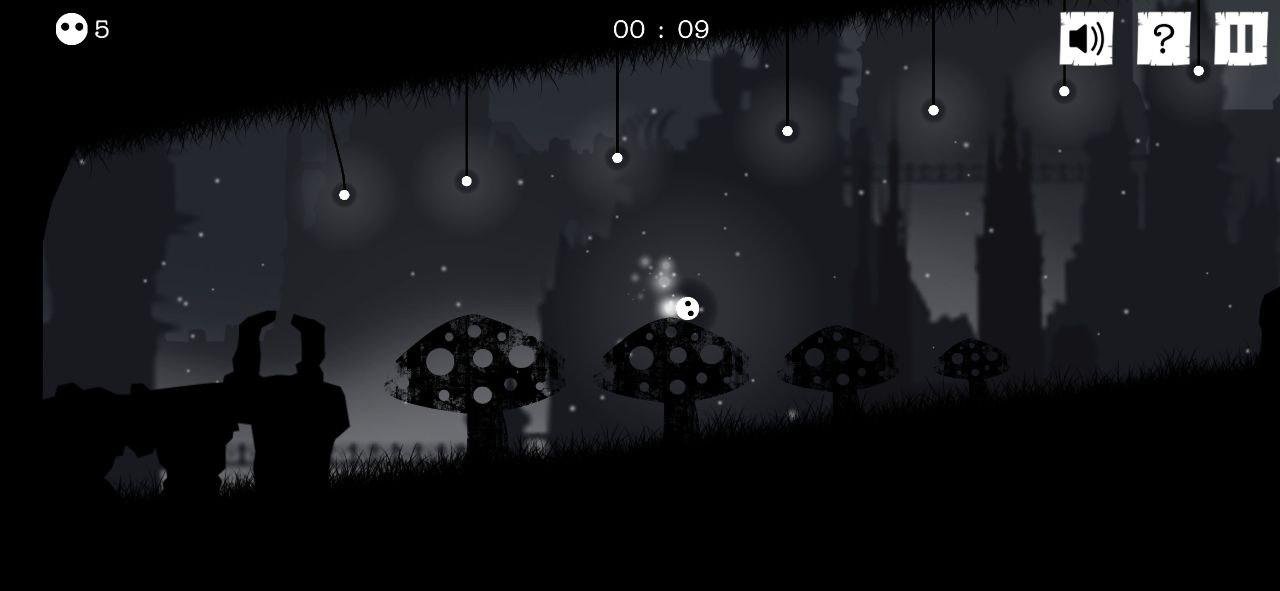Open the question mark help button

(1163, 39)
